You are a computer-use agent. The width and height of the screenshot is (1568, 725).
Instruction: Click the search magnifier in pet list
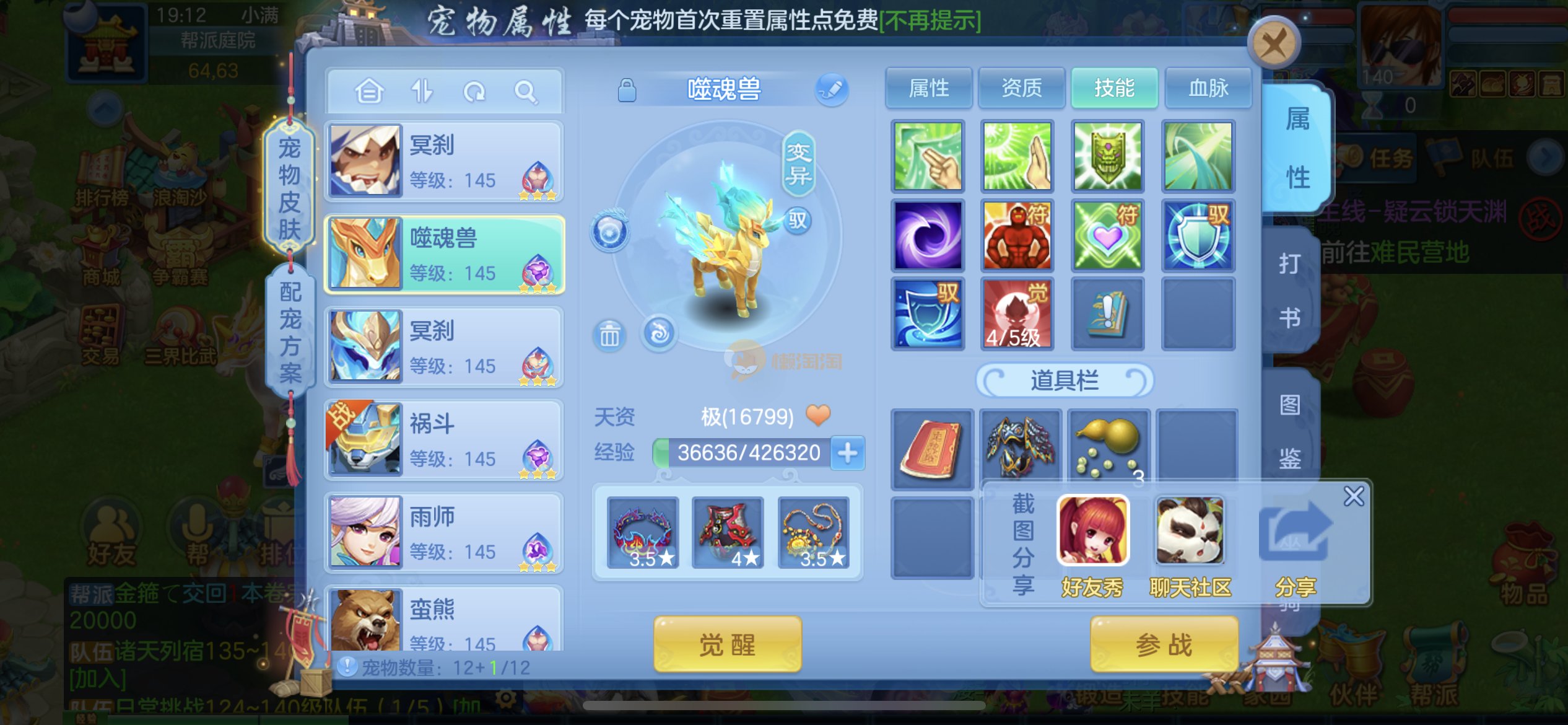tap(526, 92)
